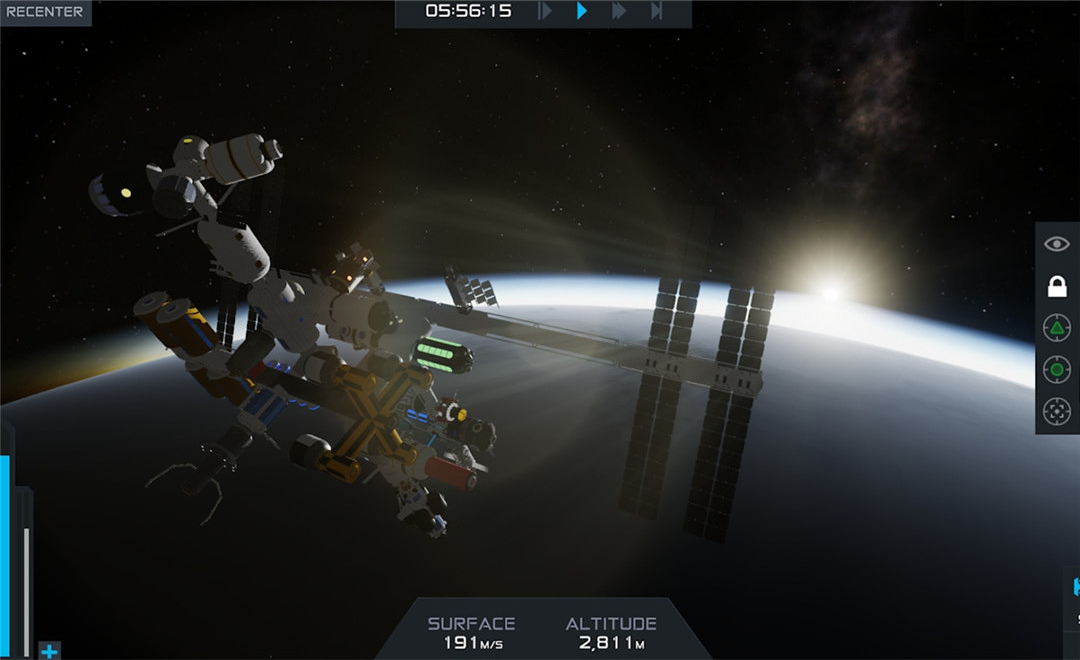Select the green circle target icon

point(1057,370)
